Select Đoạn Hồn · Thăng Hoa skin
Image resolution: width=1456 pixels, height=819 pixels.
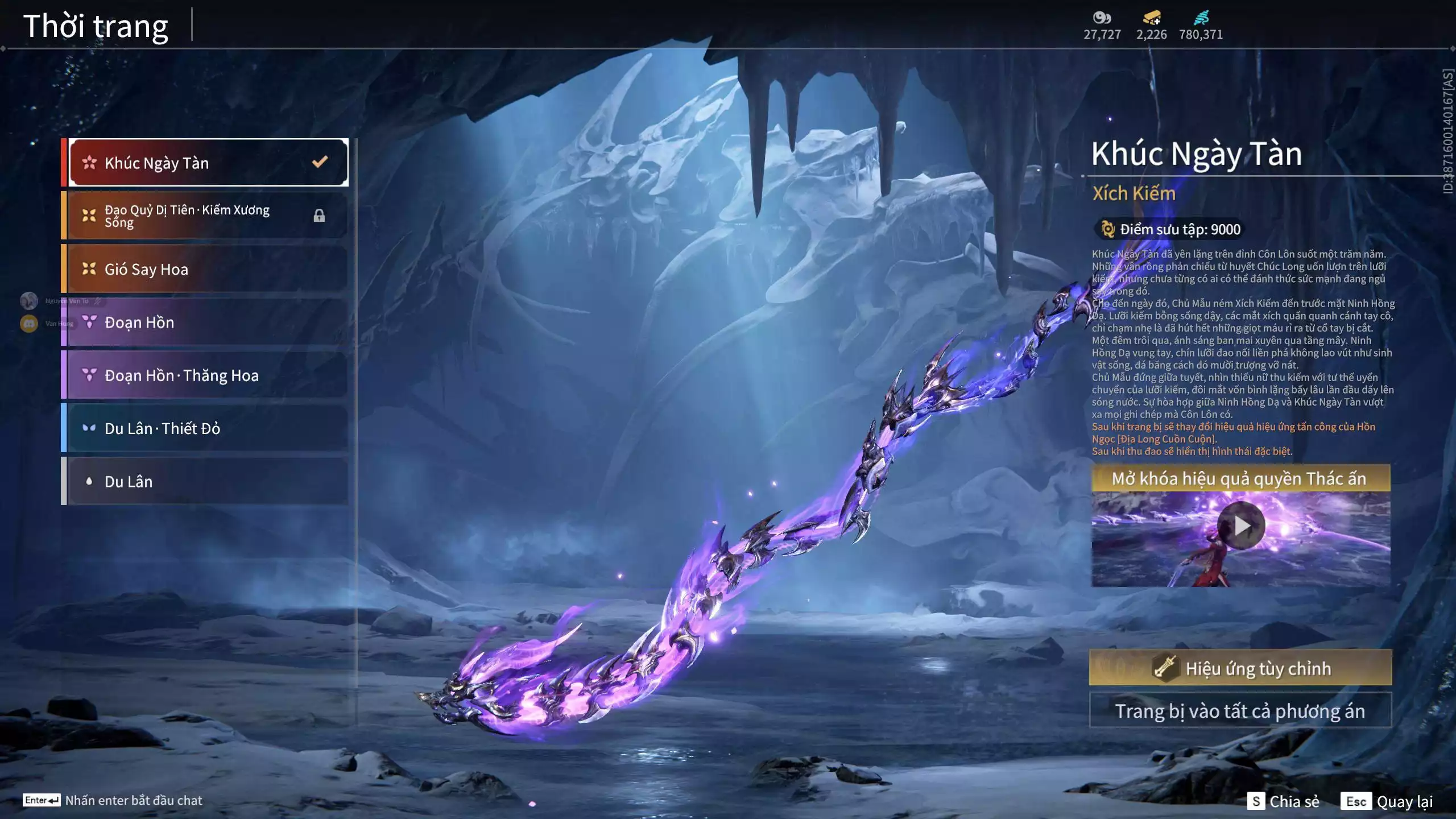208,375
